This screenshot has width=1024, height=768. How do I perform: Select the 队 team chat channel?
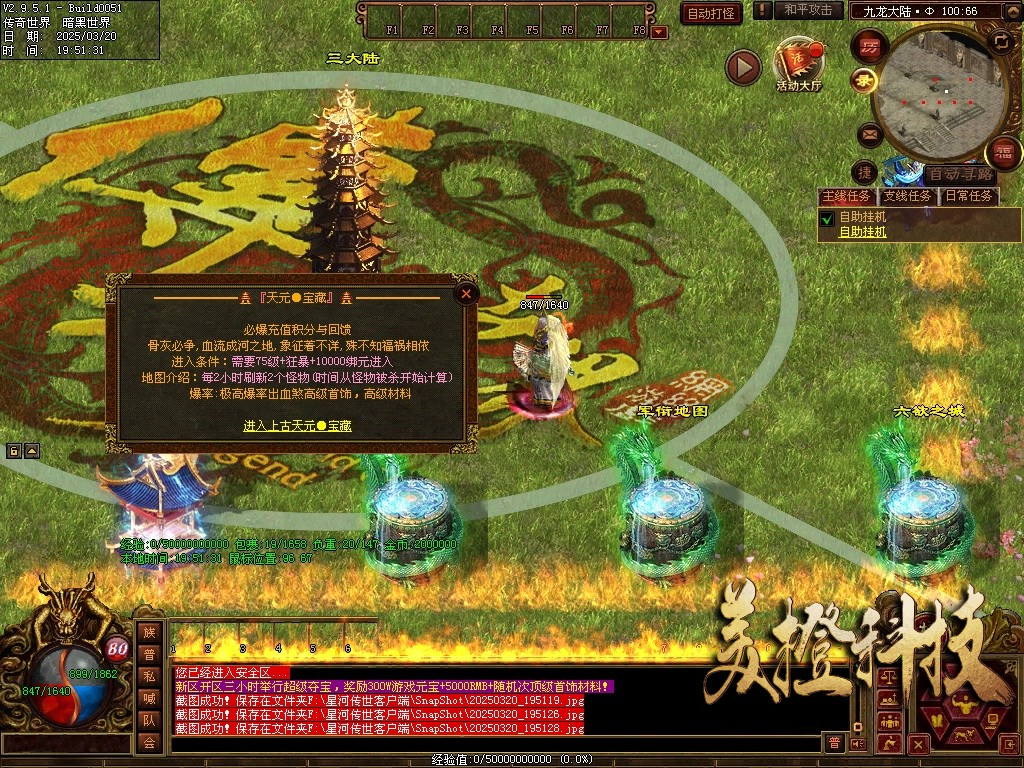pos(149,720)
